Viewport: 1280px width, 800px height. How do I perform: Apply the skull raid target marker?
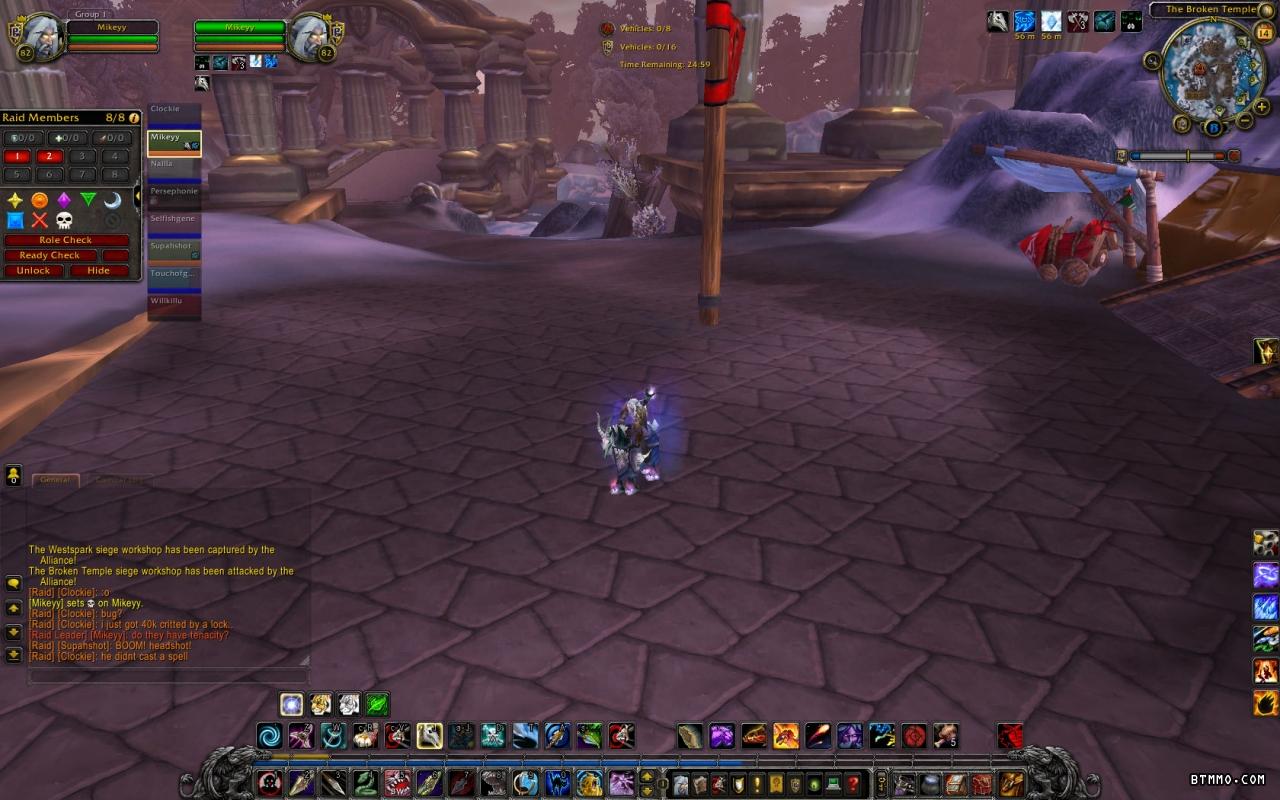click(64, 220)
